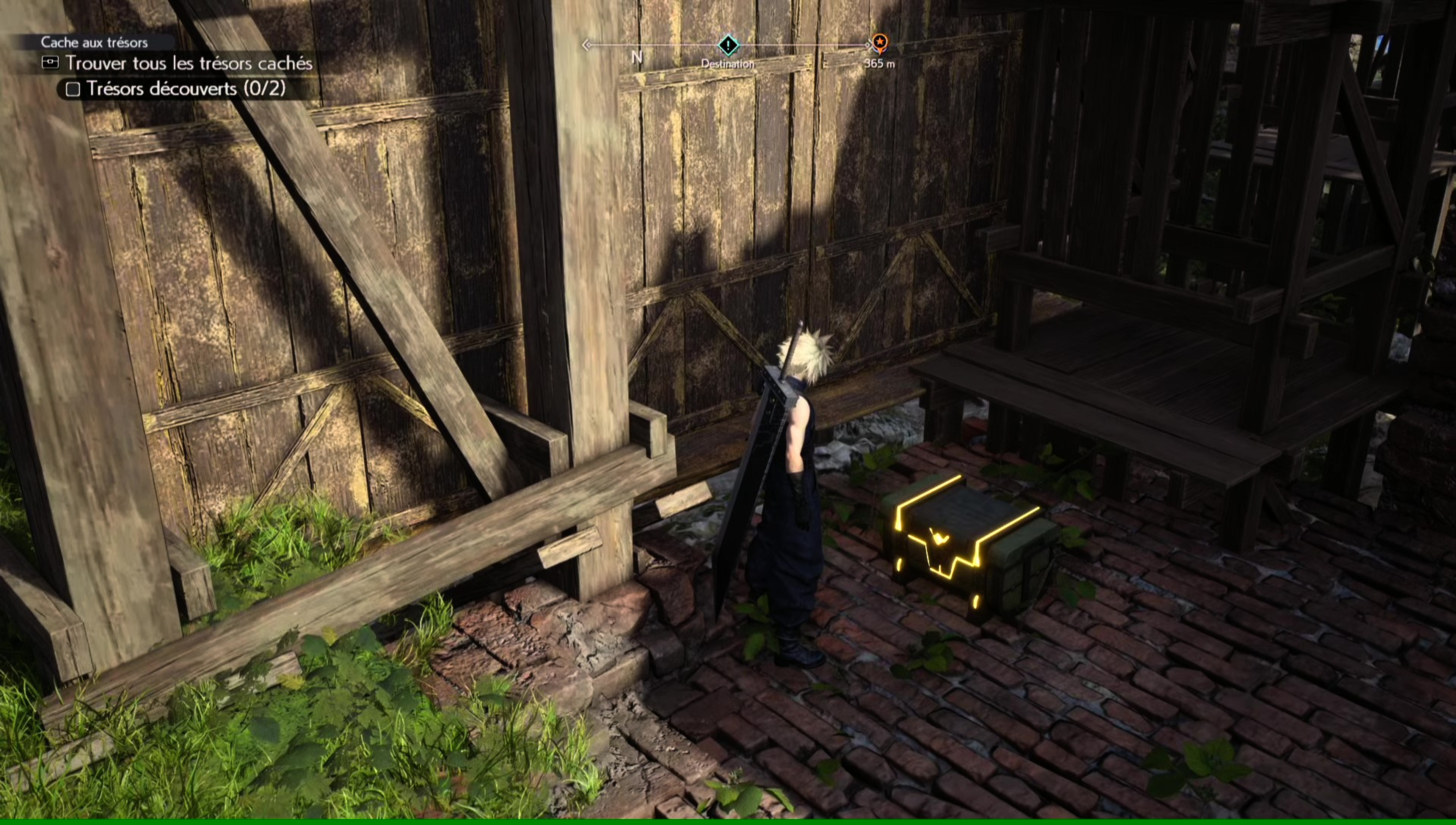Select the 'Trouver tous les trésors cachés' objective
The image size is (1456, 825).
click(189, 63)
